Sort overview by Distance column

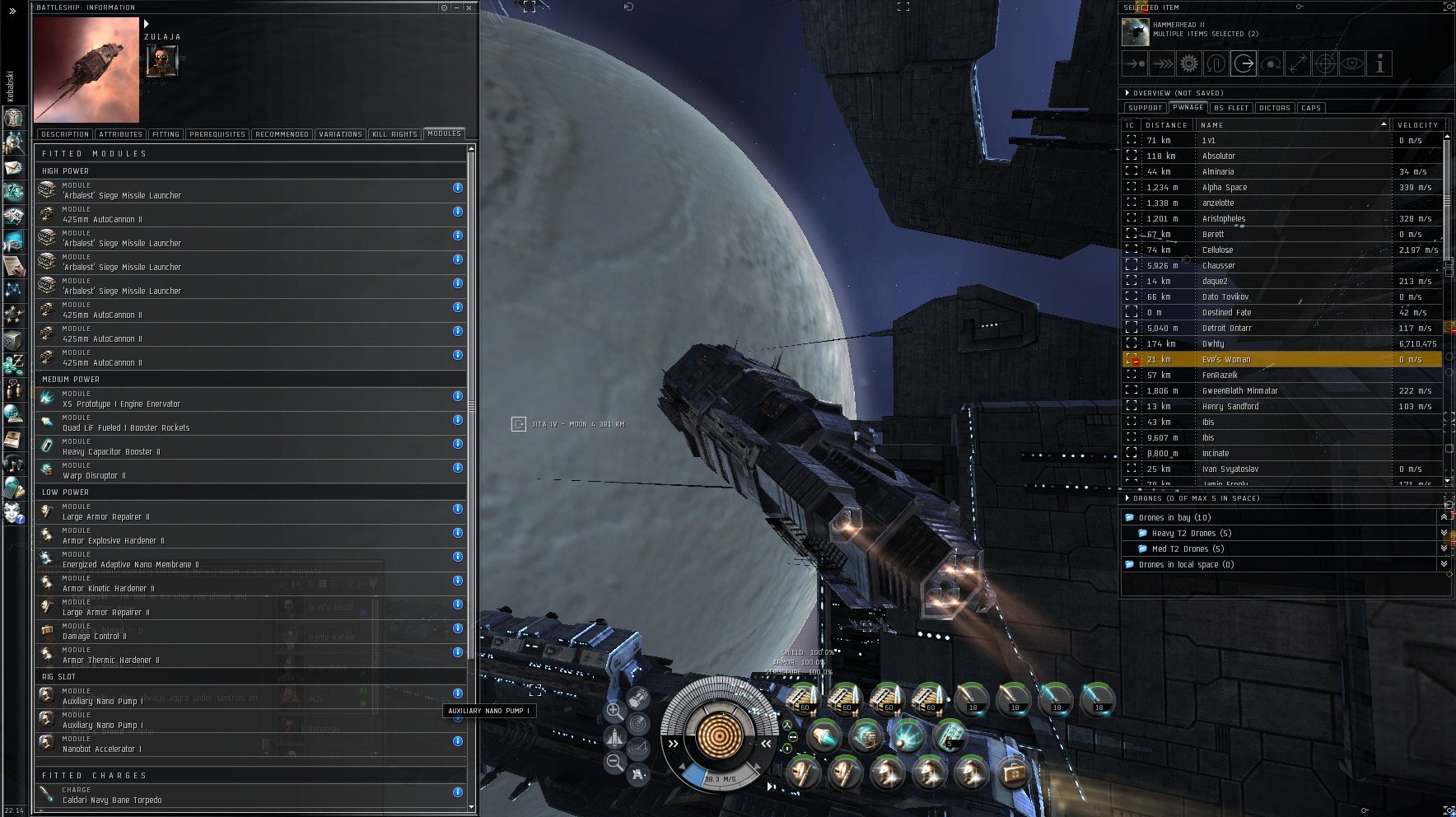pos(1166,125)
